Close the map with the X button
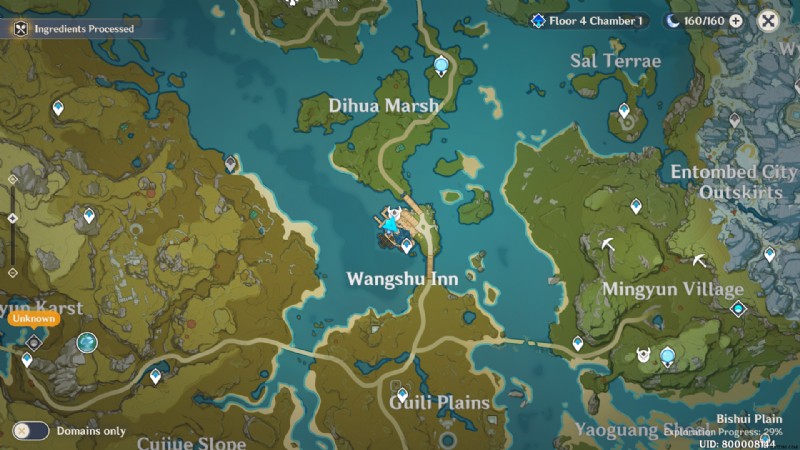 (768, 21)
